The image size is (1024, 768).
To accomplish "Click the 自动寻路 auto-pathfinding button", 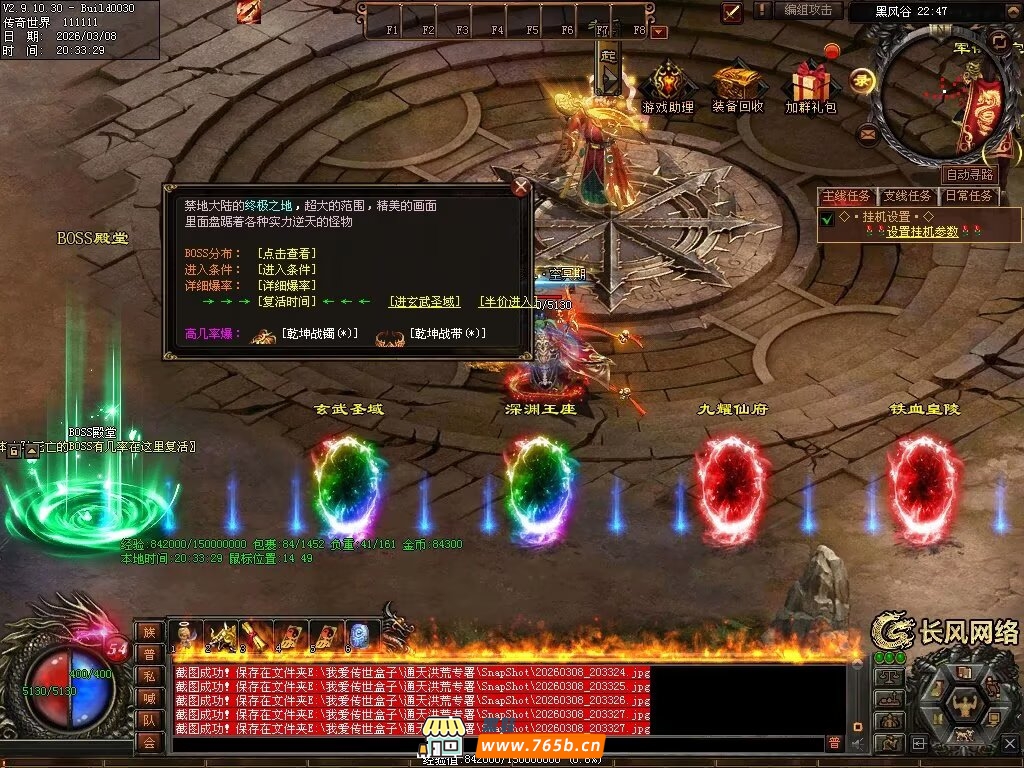I will click(970, 175).
